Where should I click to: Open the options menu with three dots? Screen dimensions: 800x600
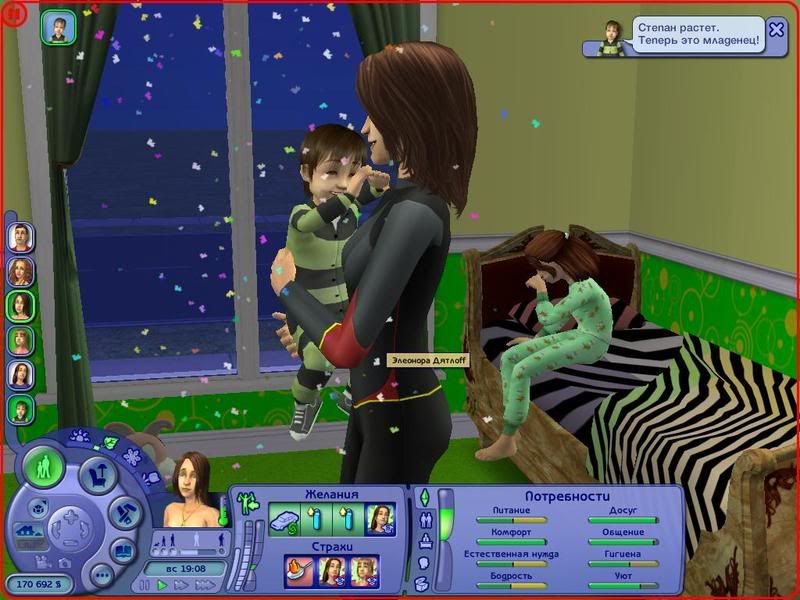click(100, 577)
